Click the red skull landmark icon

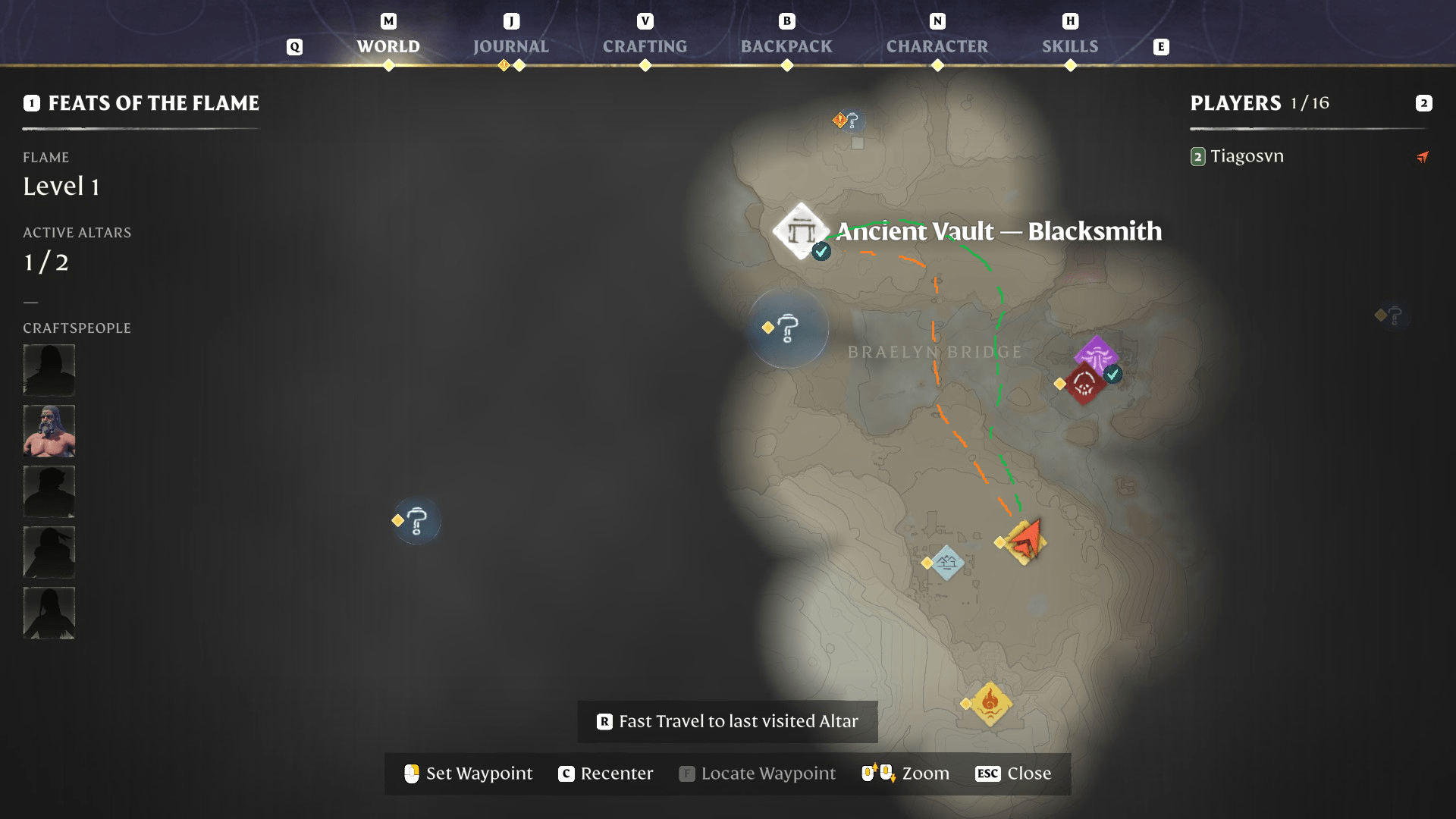point(1084,382)
